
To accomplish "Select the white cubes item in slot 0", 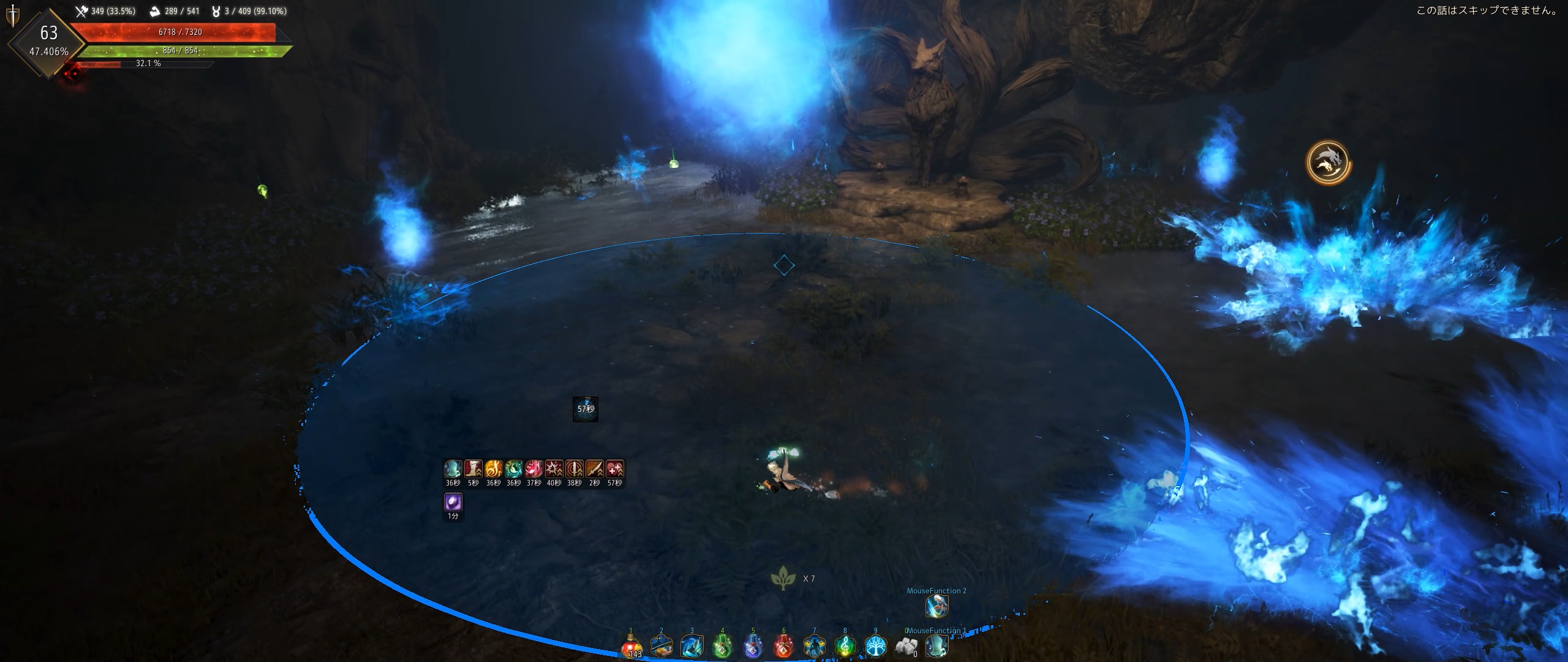I will (907, 646).
